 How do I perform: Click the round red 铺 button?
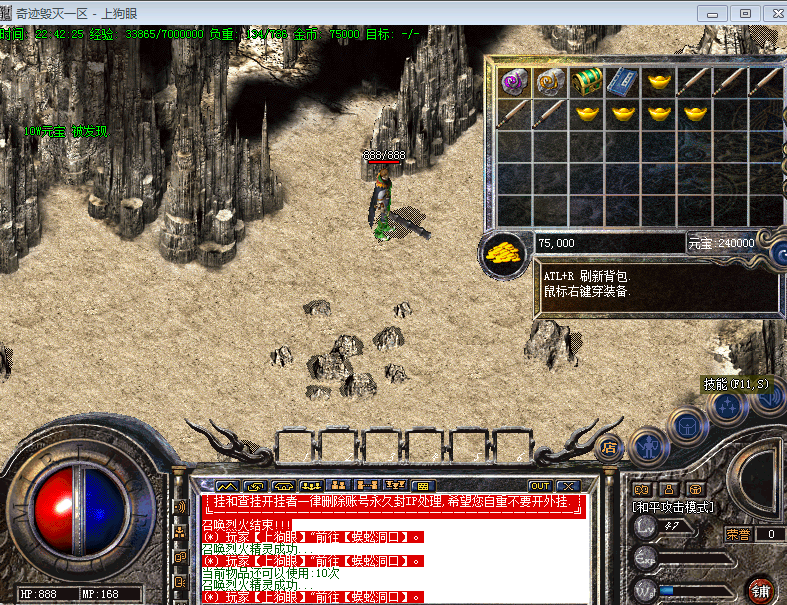[762, 589]
